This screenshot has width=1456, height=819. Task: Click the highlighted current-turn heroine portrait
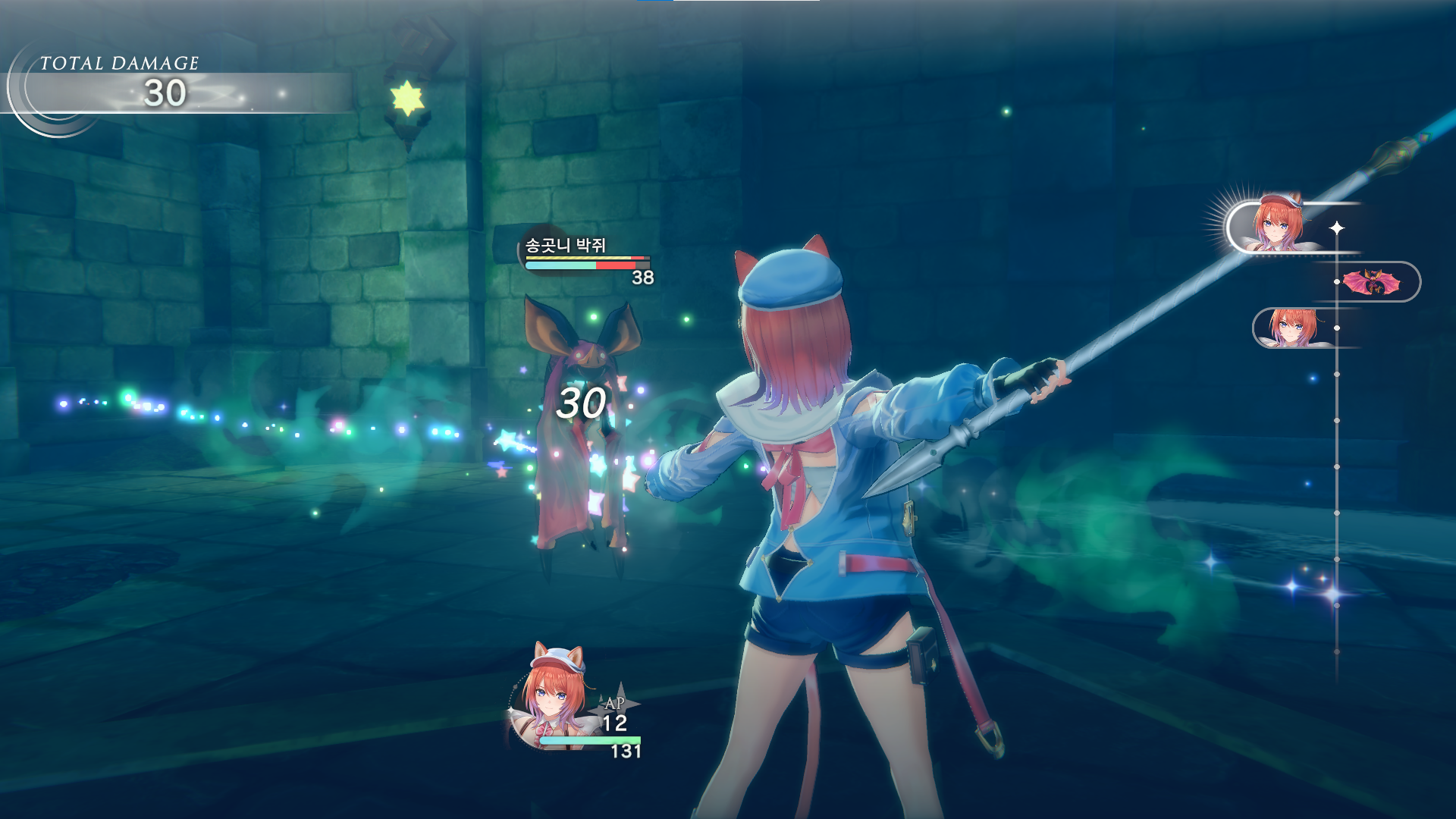click(x=1278, y=224)
